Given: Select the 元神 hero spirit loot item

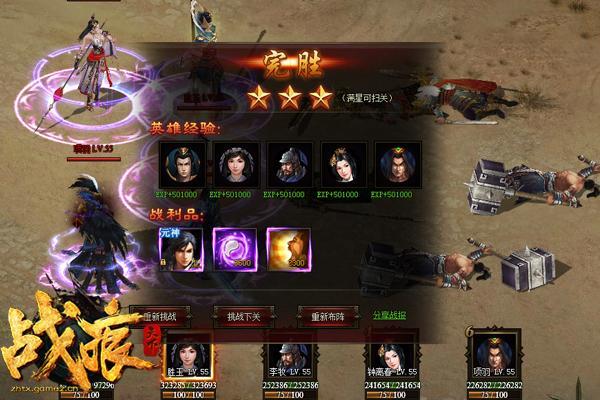Looking at the screenshot, I should [181, 250].
